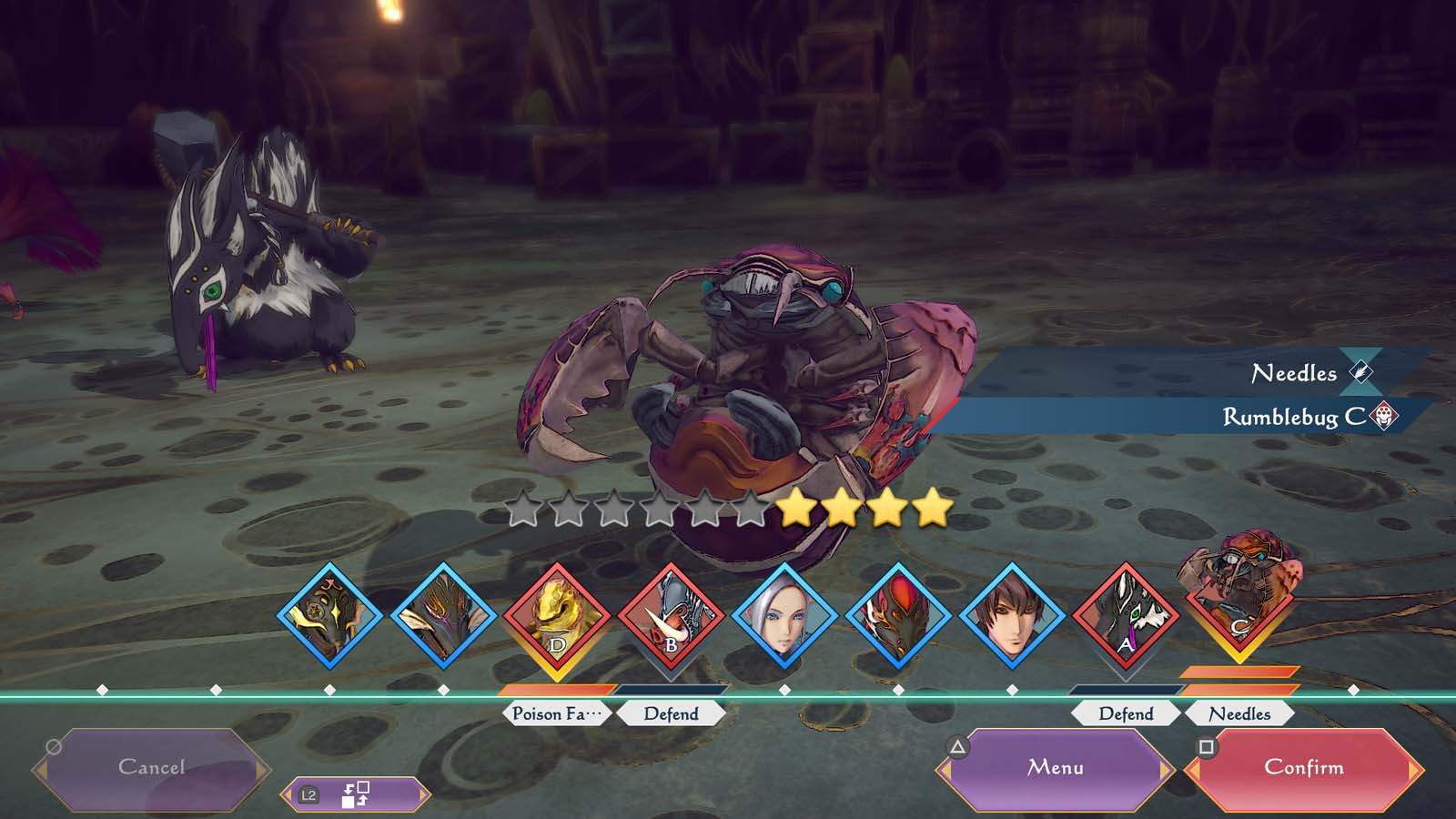This screenshot has height=819, width=1456.
Task: Click the Poison Fa… action tag
Action: pyautogui.click(x=556, y=713)
